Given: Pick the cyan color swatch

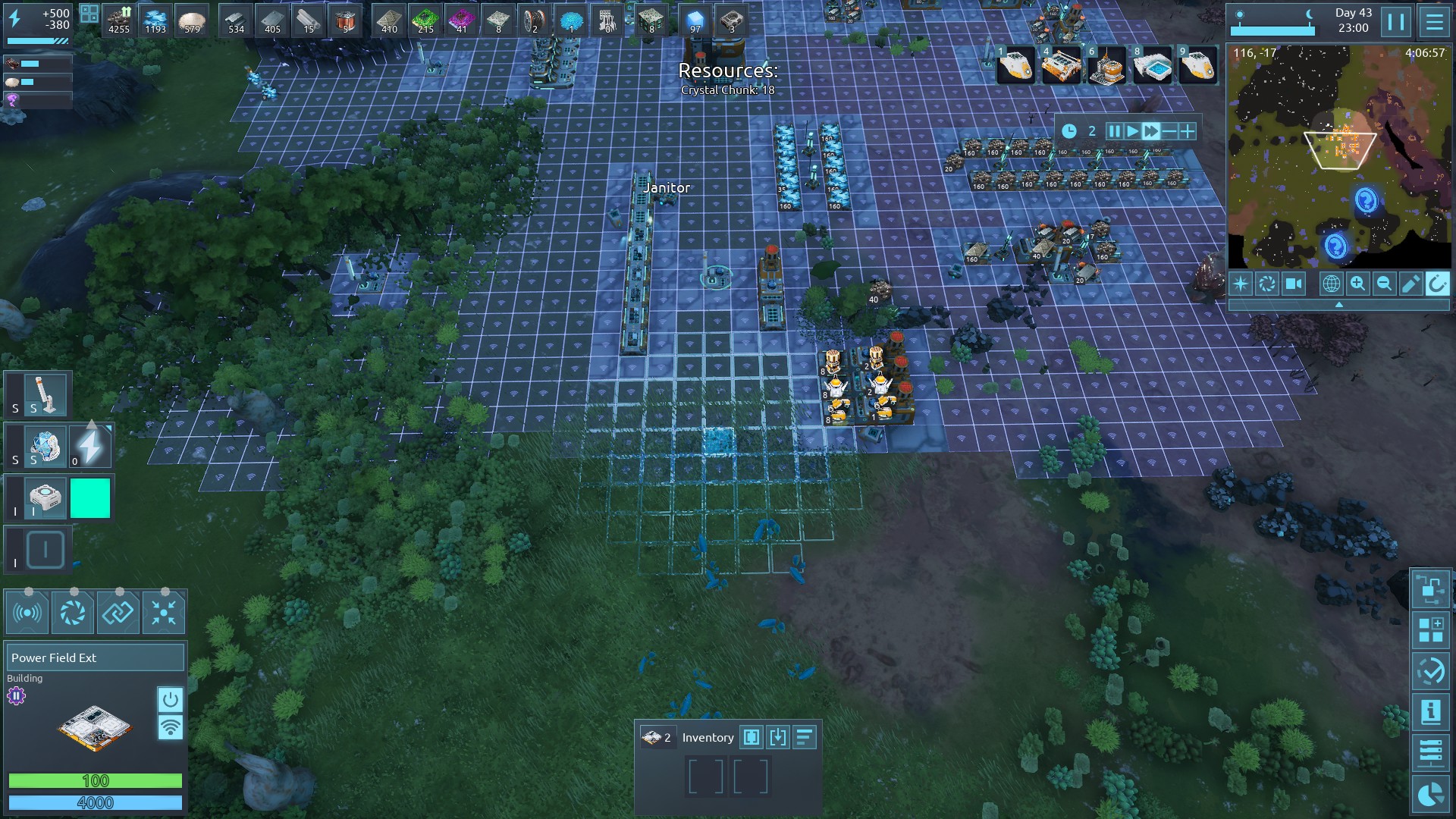Looking at the screenshot, I should [90, 498].
